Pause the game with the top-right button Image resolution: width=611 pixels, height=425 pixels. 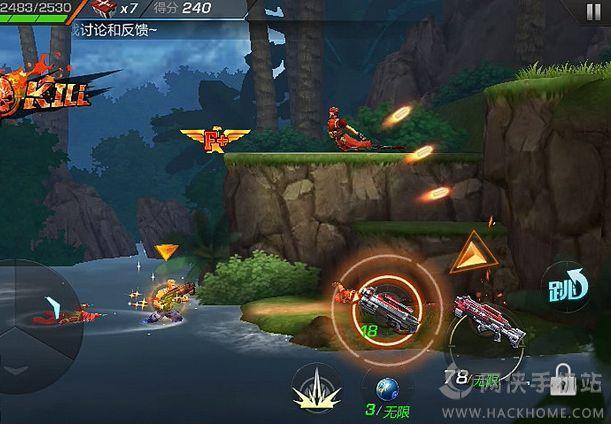pos(595,12)
